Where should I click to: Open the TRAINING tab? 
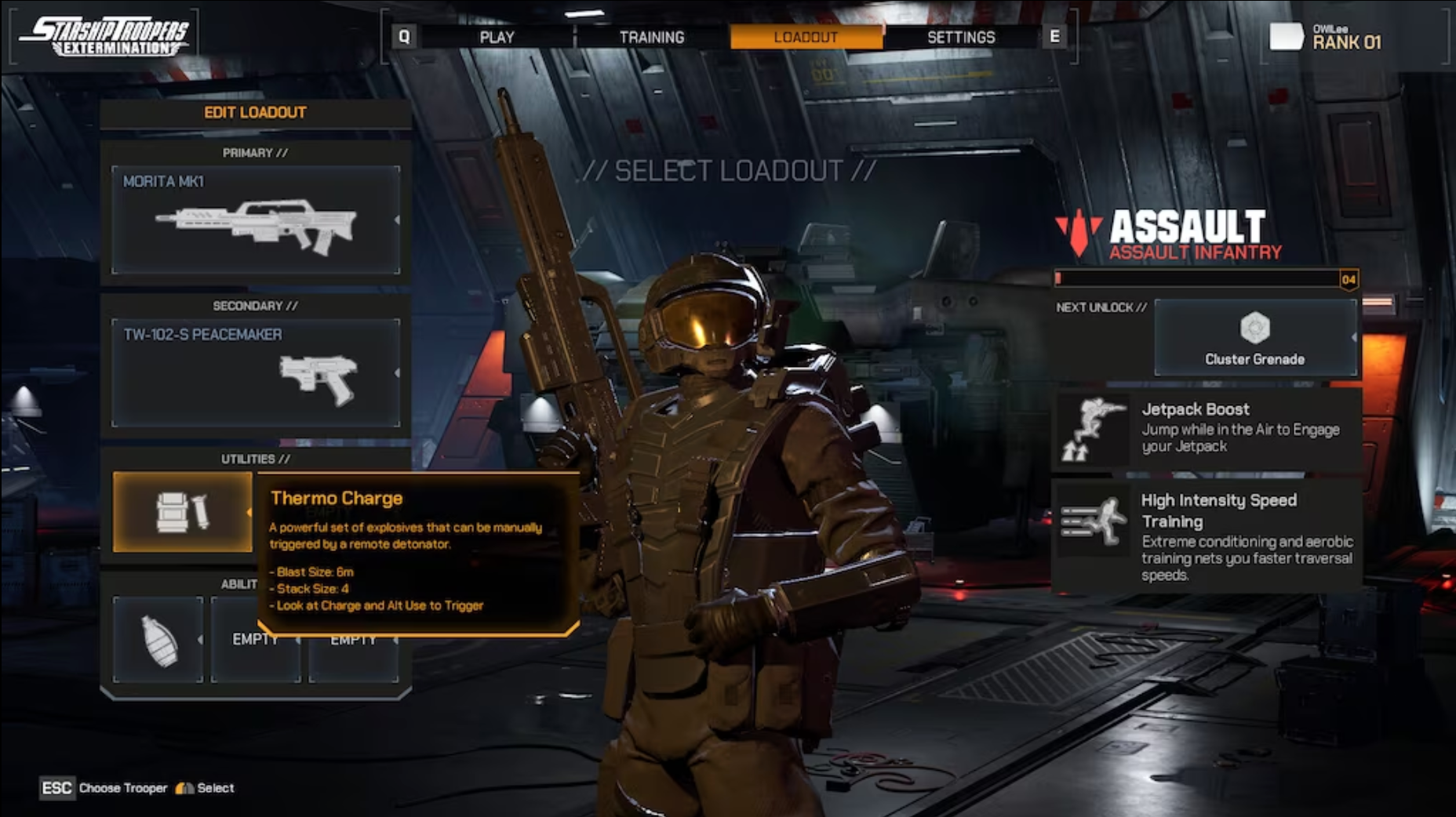click(651, 36)
